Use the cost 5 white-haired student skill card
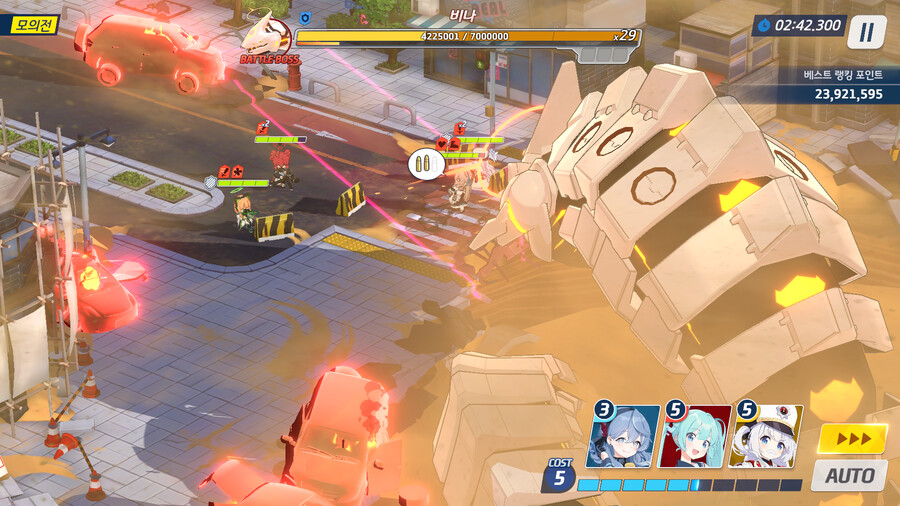The image size is (900, 506). click(x=766, y=437)
